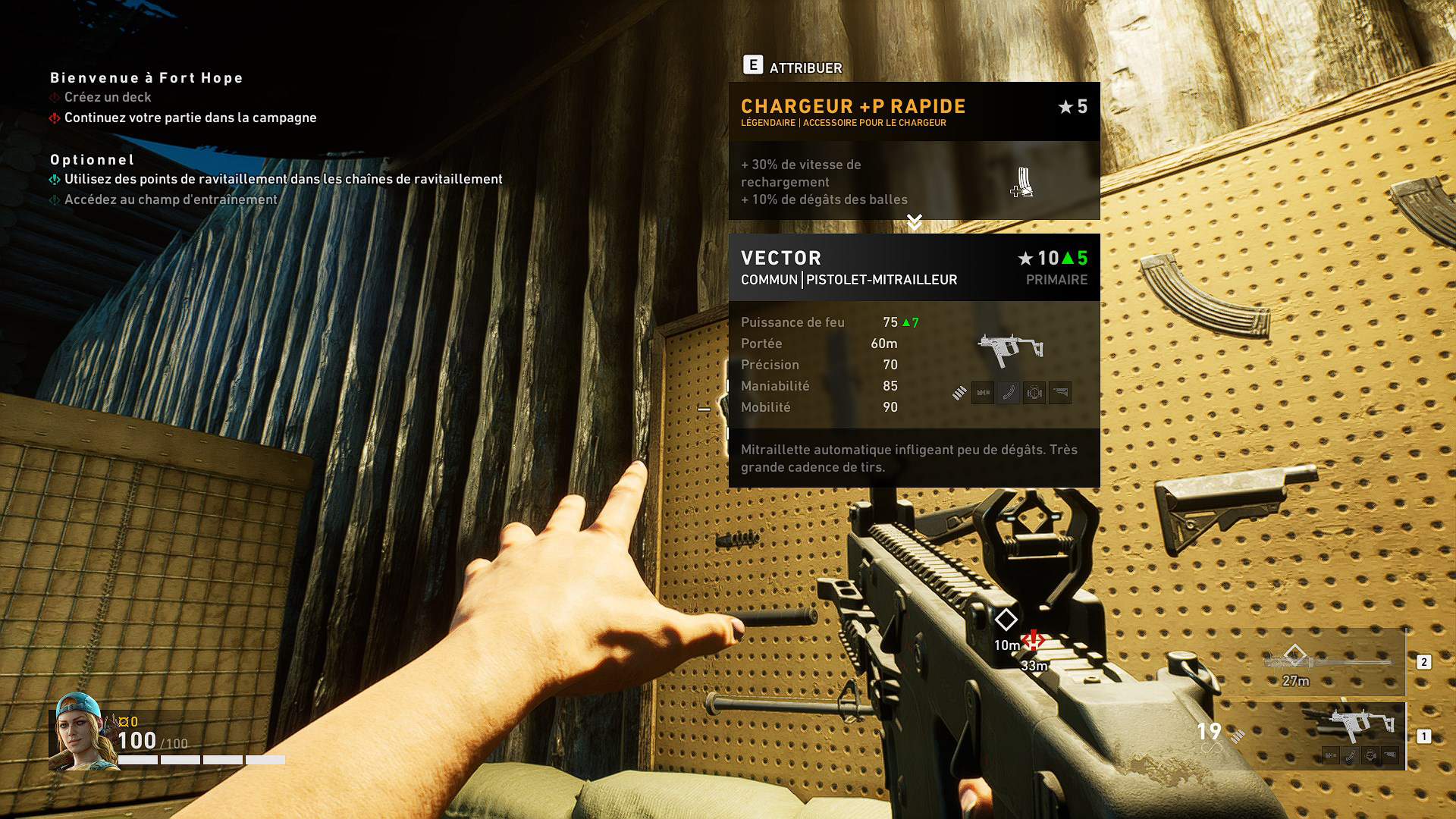Image resolution: width=1456 pixels, height=819 pixels.
Task: Select the magazine attachment slot on the Vector
Action: pos(1009,393)
